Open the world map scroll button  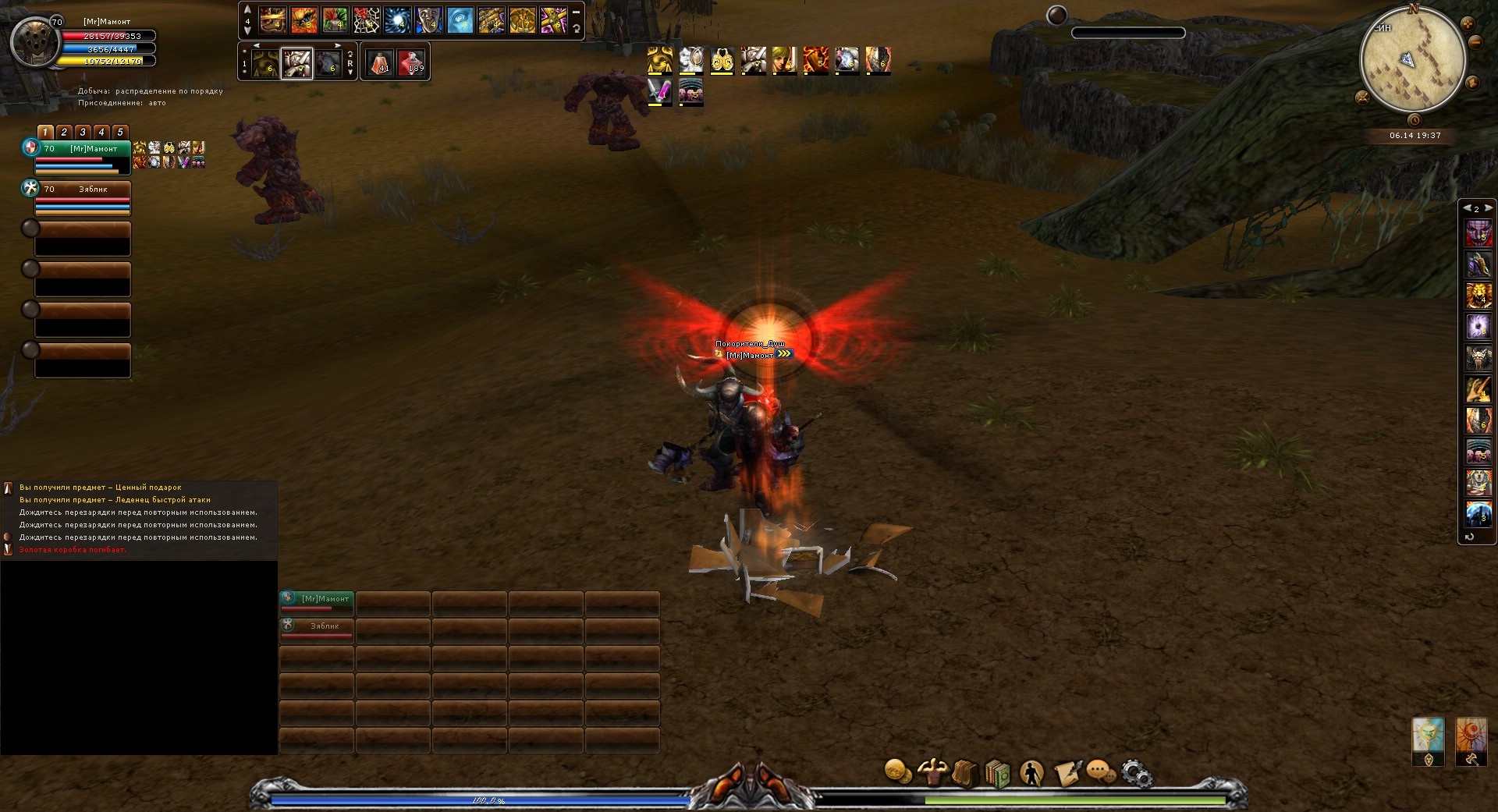(x=1473, y=82)
